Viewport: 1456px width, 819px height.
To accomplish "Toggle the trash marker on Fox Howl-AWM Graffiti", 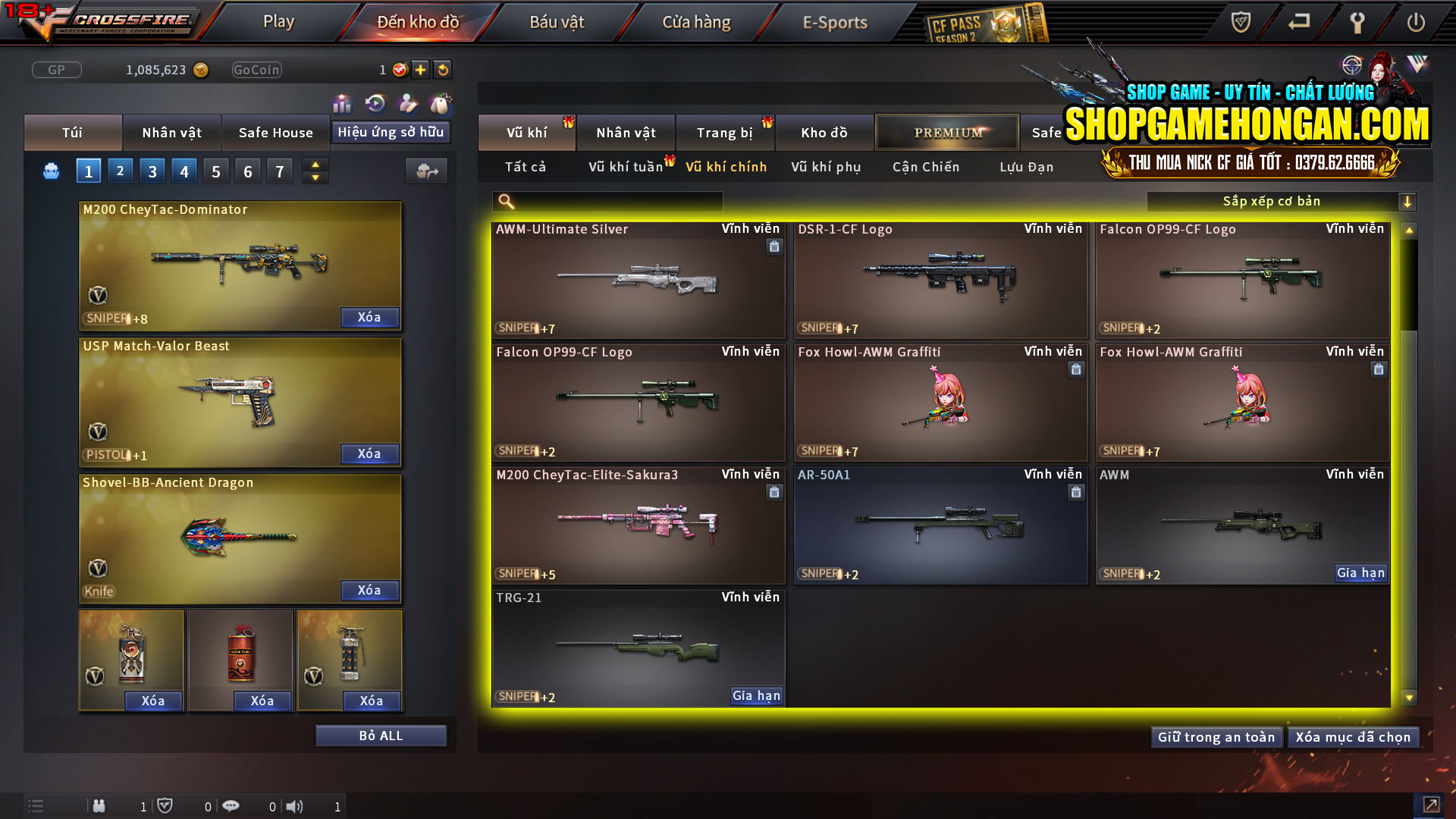I will point(1076,370).
